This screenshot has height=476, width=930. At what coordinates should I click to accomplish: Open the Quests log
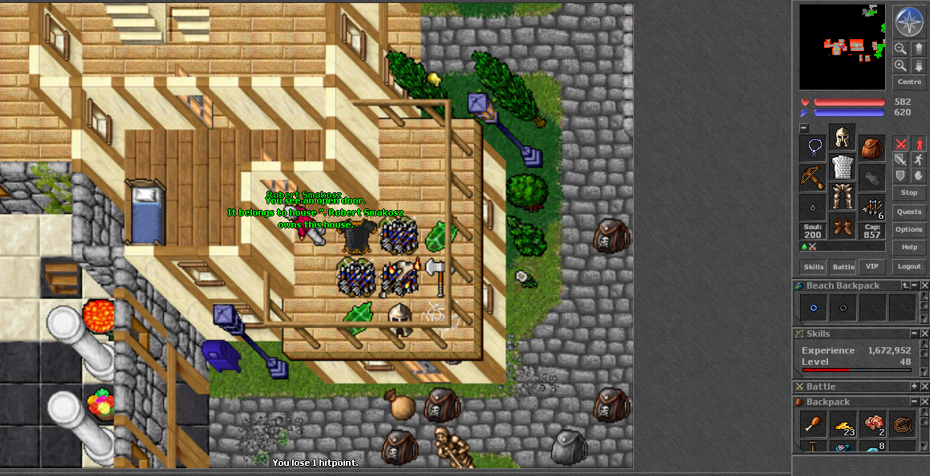click(909, 211)
